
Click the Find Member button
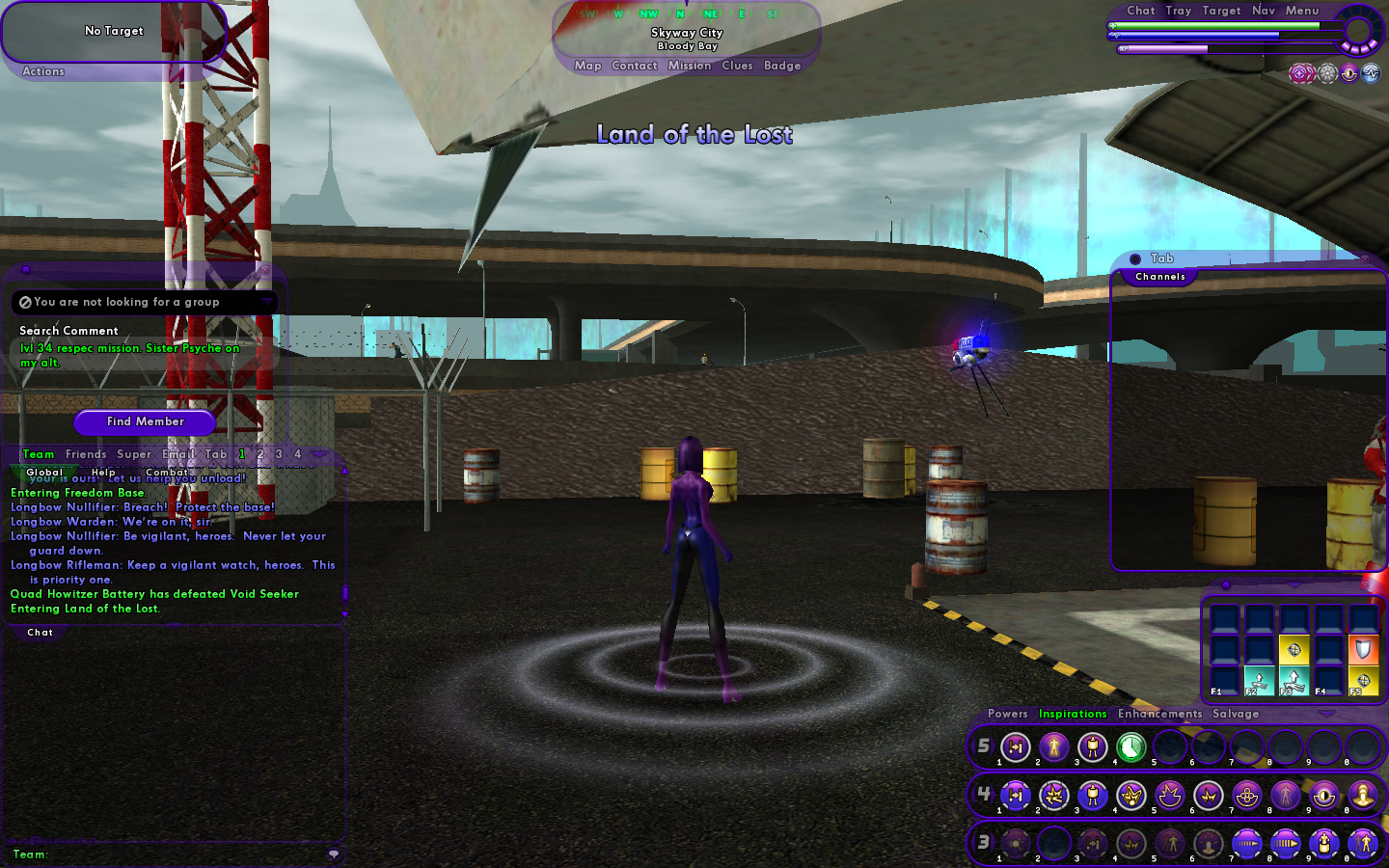(145, 421)
